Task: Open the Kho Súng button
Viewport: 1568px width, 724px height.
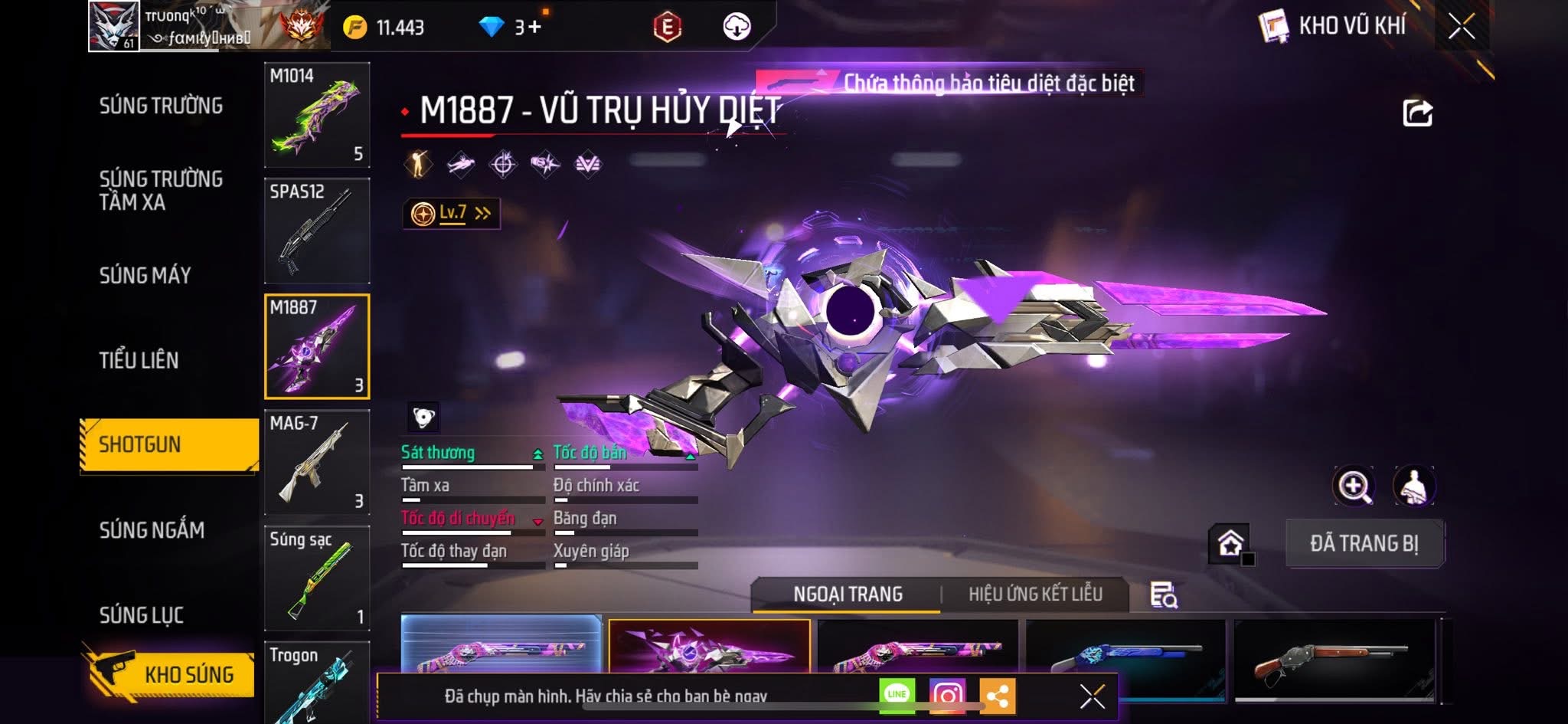Action: (170, 673)
